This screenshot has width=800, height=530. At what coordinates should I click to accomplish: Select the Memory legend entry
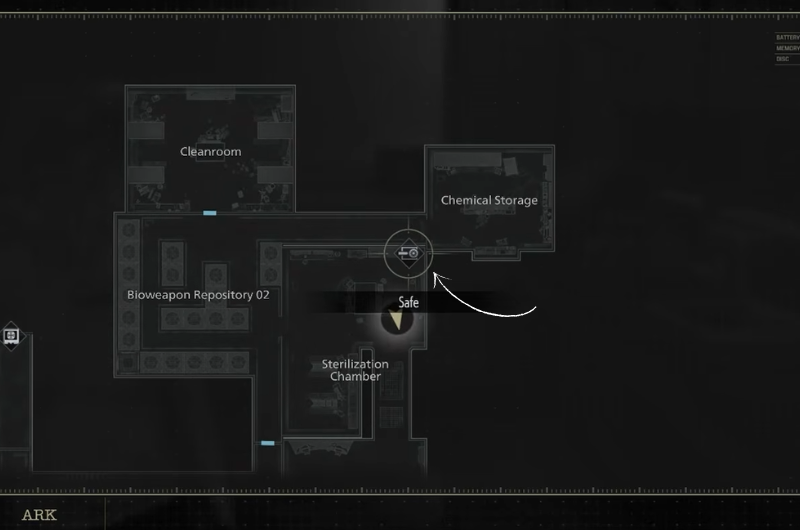tap(787, 48)
